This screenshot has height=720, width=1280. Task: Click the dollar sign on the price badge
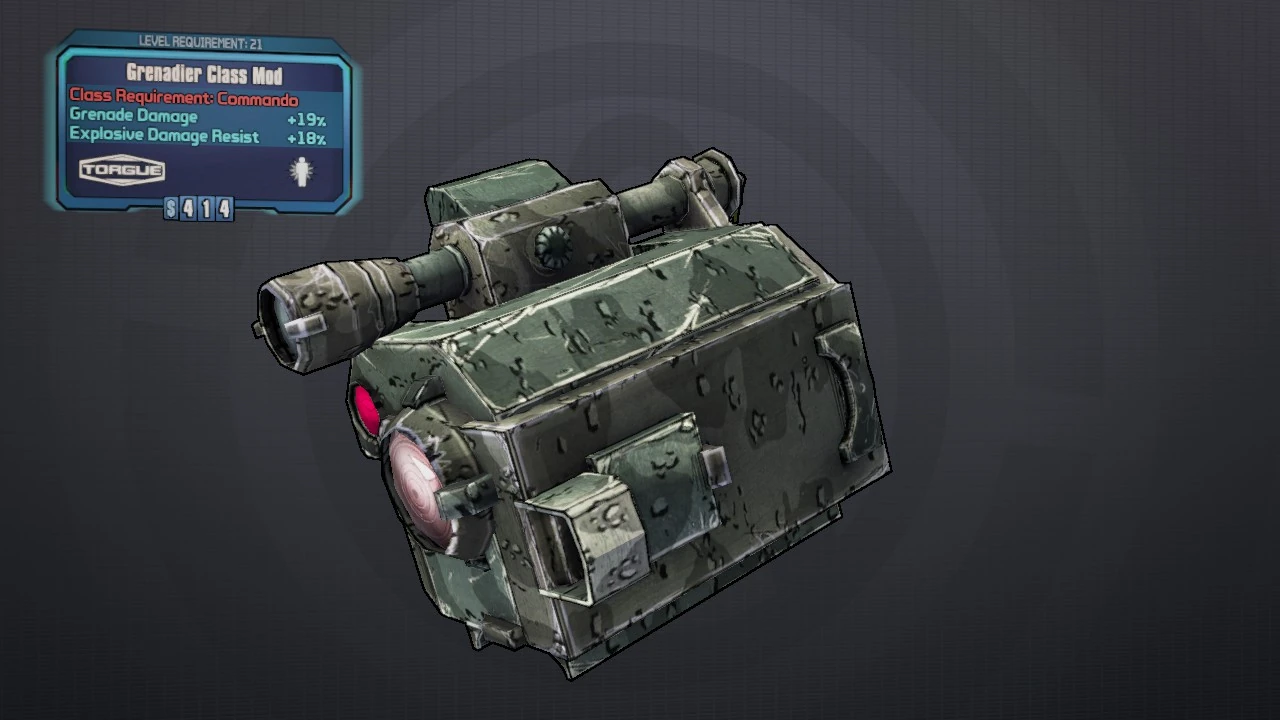169,209
